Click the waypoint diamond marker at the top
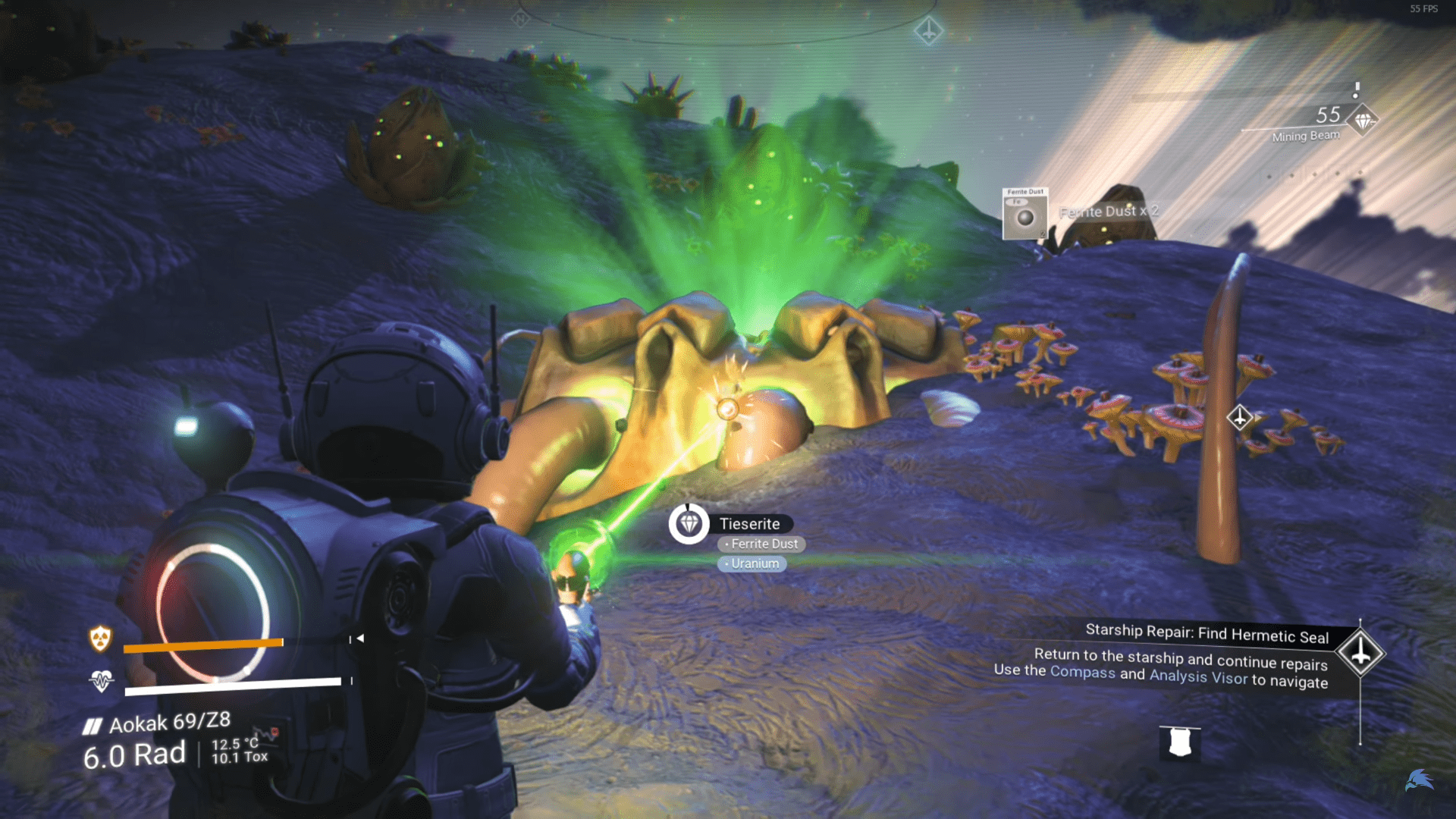 pos(927,32)
